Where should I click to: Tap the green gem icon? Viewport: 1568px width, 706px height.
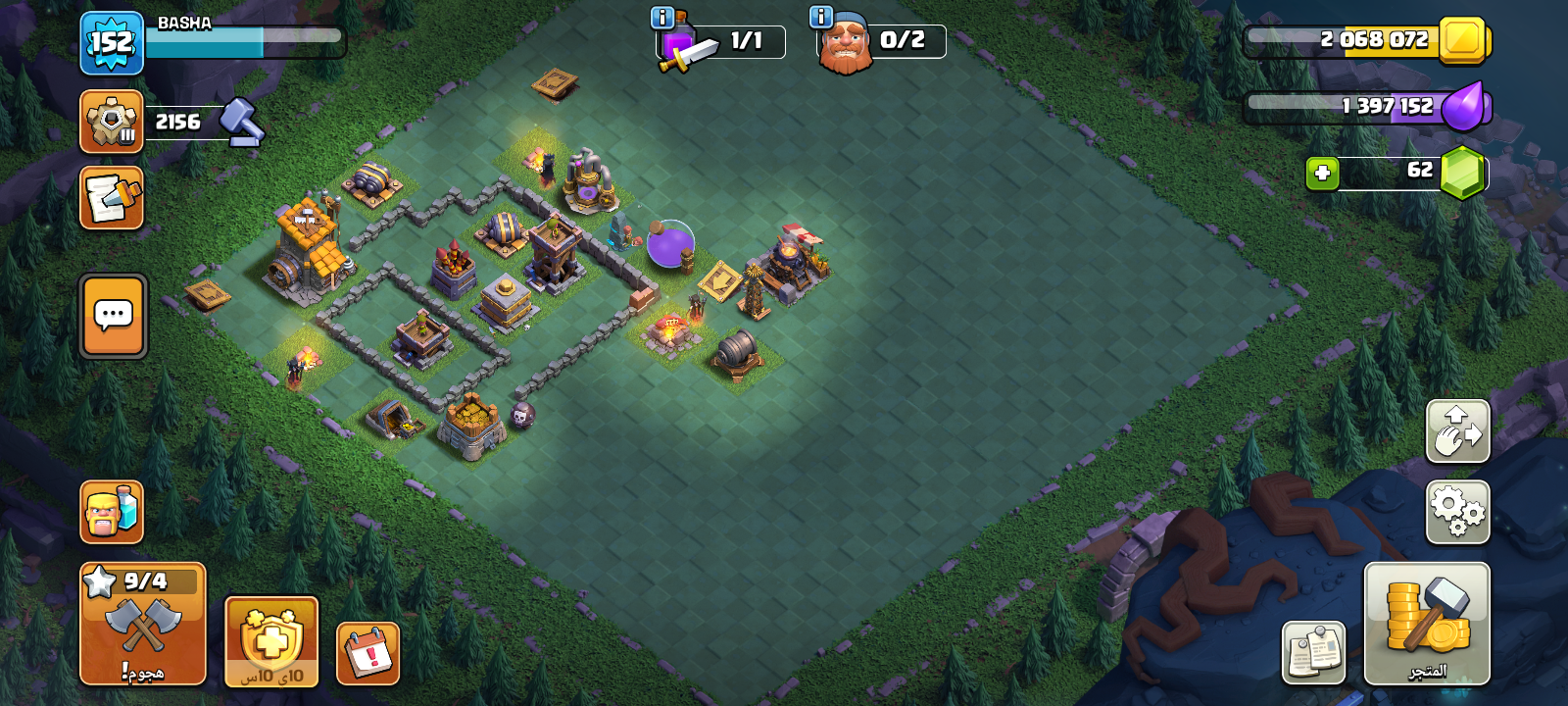(1462, 173)
